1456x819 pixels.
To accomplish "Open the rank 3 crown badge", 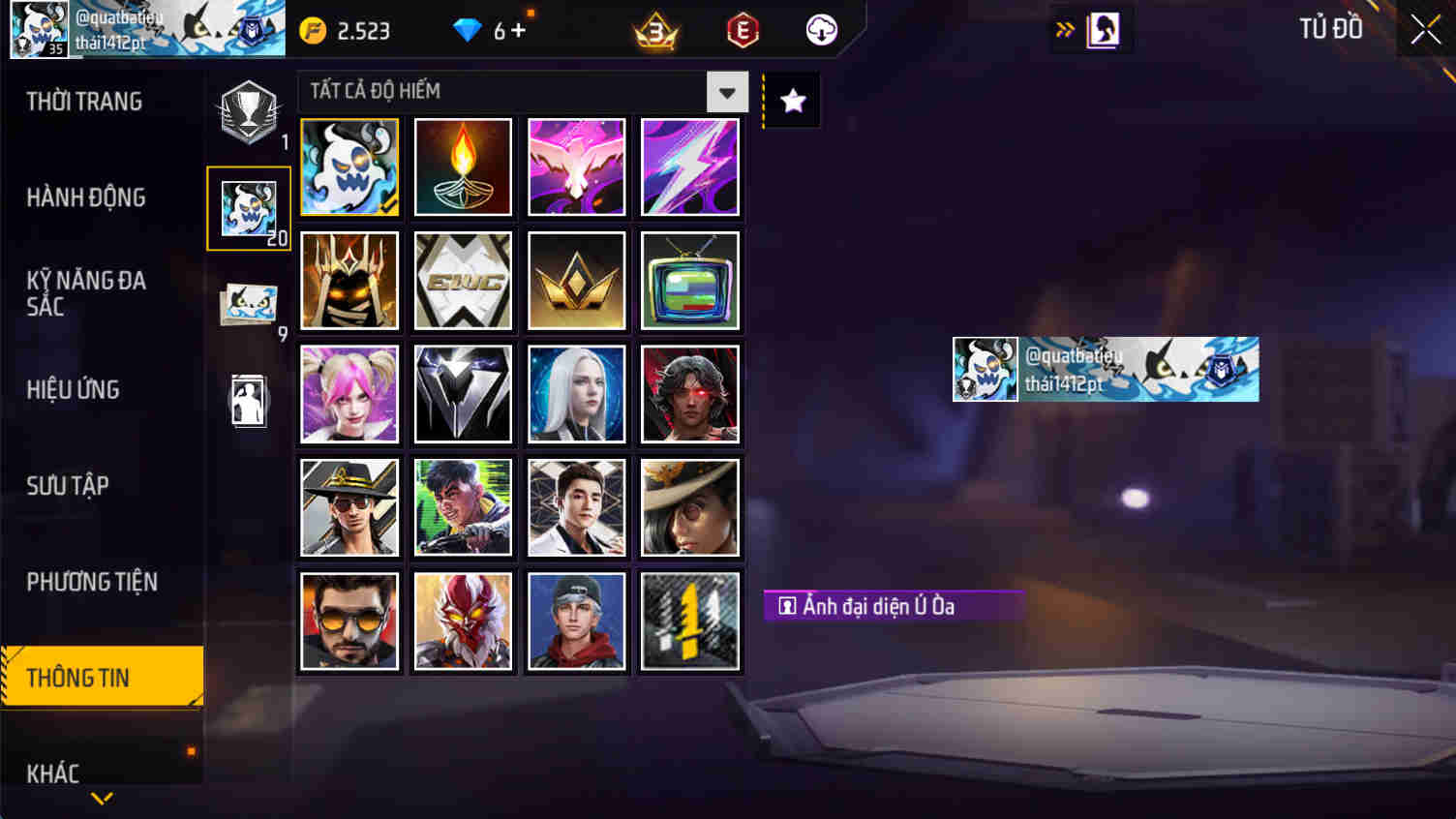I will 654,29.
